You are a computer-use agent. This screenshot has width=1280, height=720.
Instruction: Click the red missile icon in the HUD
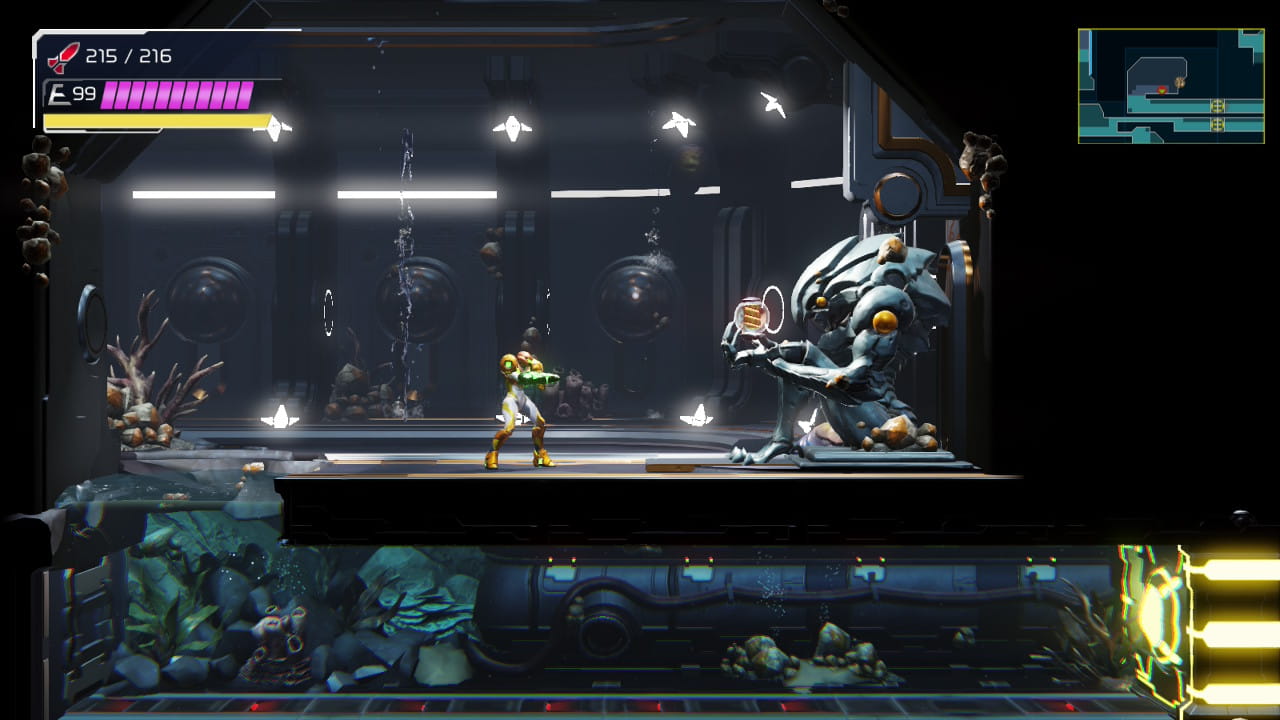pyautogui.click(x=63, y=56)
